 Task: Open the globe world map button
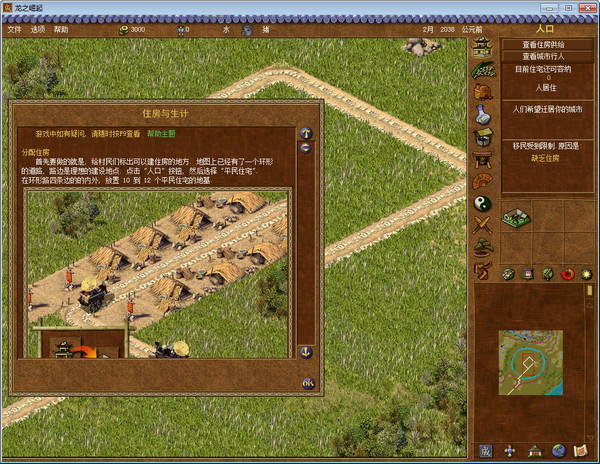[559, 450]
